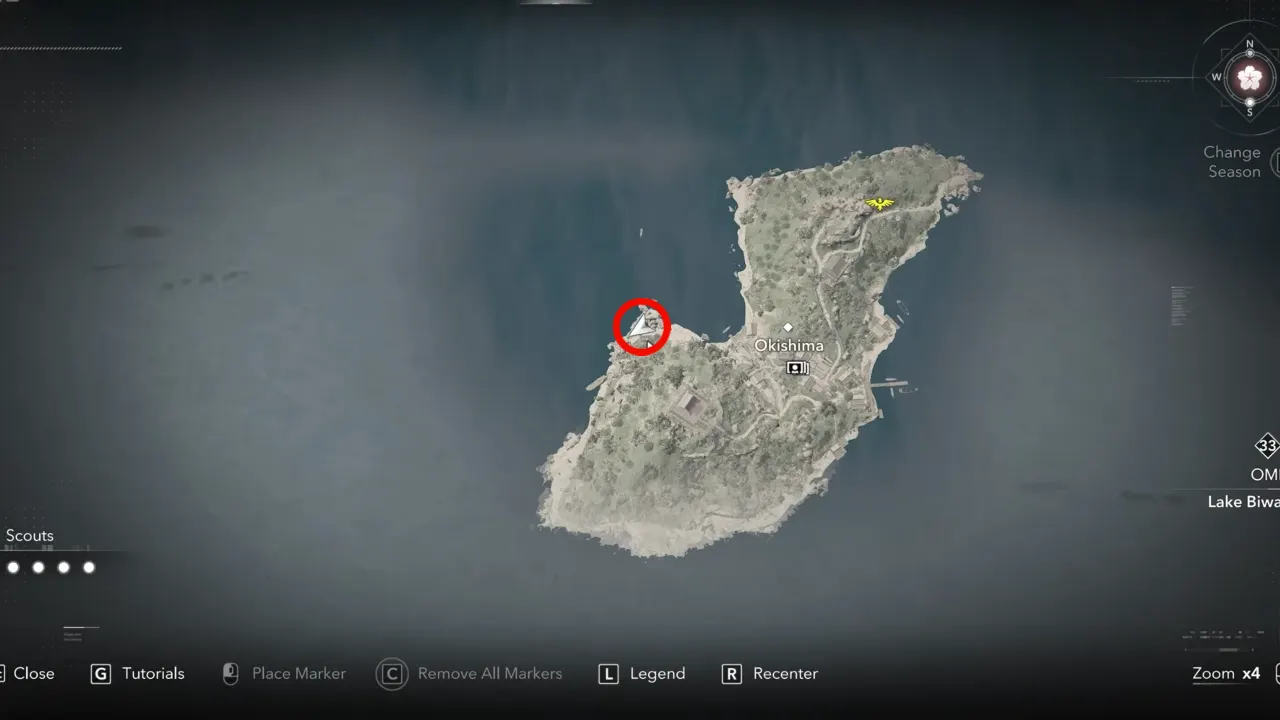Click the cherry blossom compass rose

point(1249,76)
